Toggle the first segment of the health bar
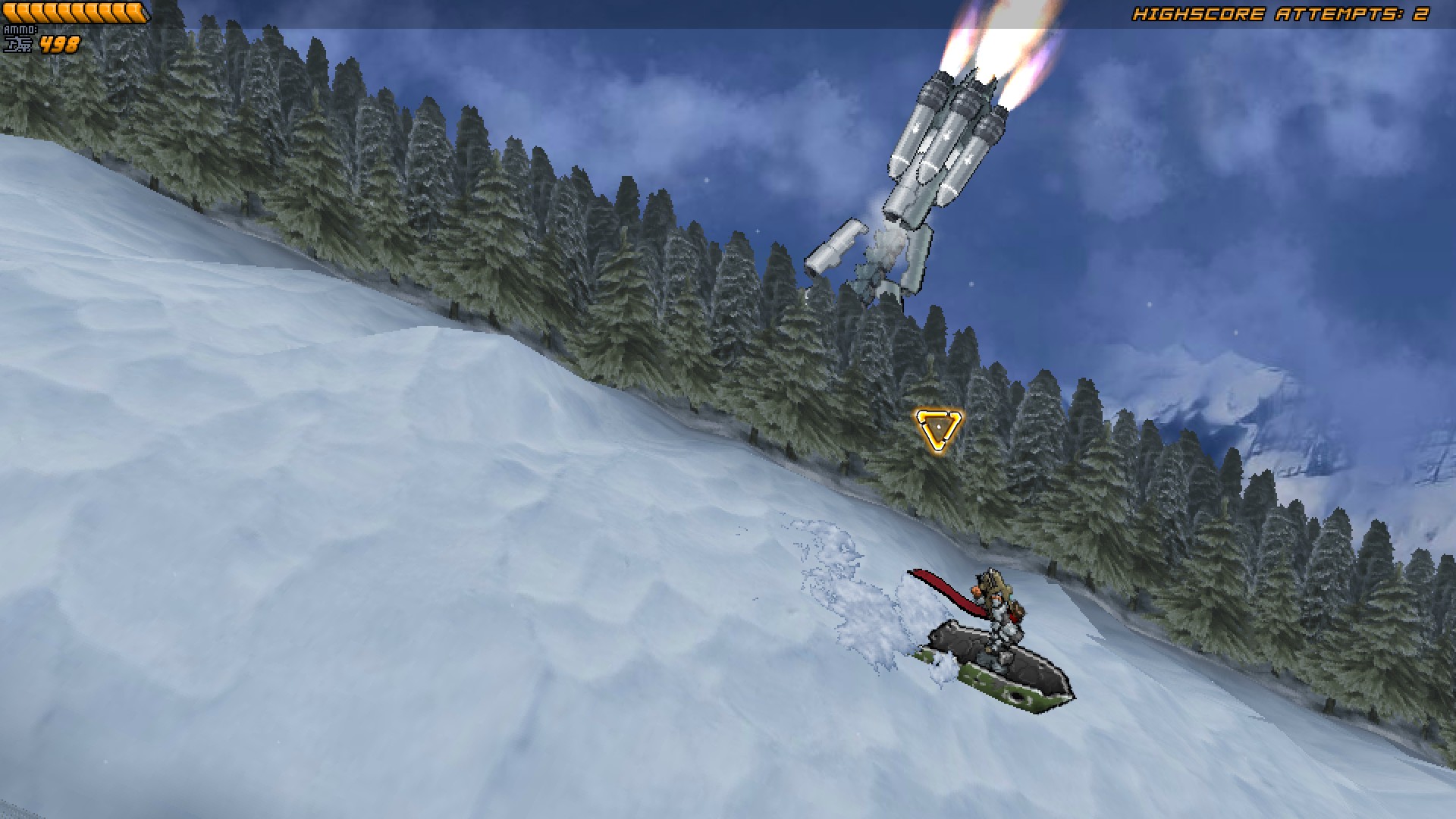The image size is (1456, 819). 10,12
